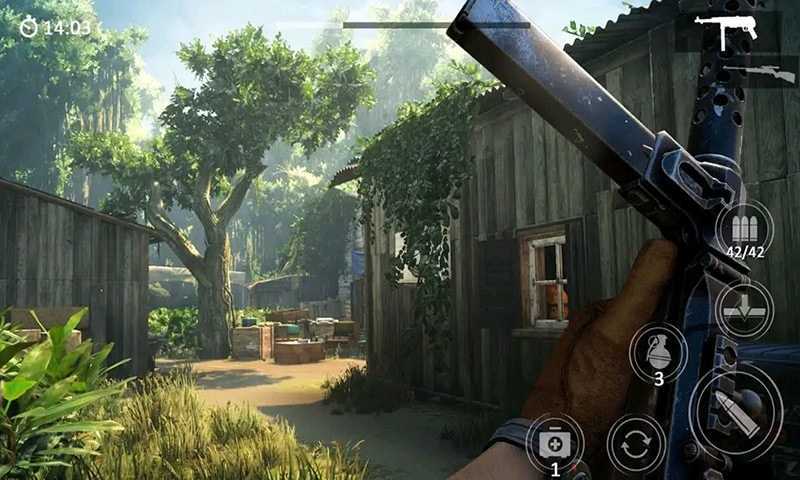Throw a grenade using the grenade button
Screen dimensions: 800x480
(x=658, y=353)
